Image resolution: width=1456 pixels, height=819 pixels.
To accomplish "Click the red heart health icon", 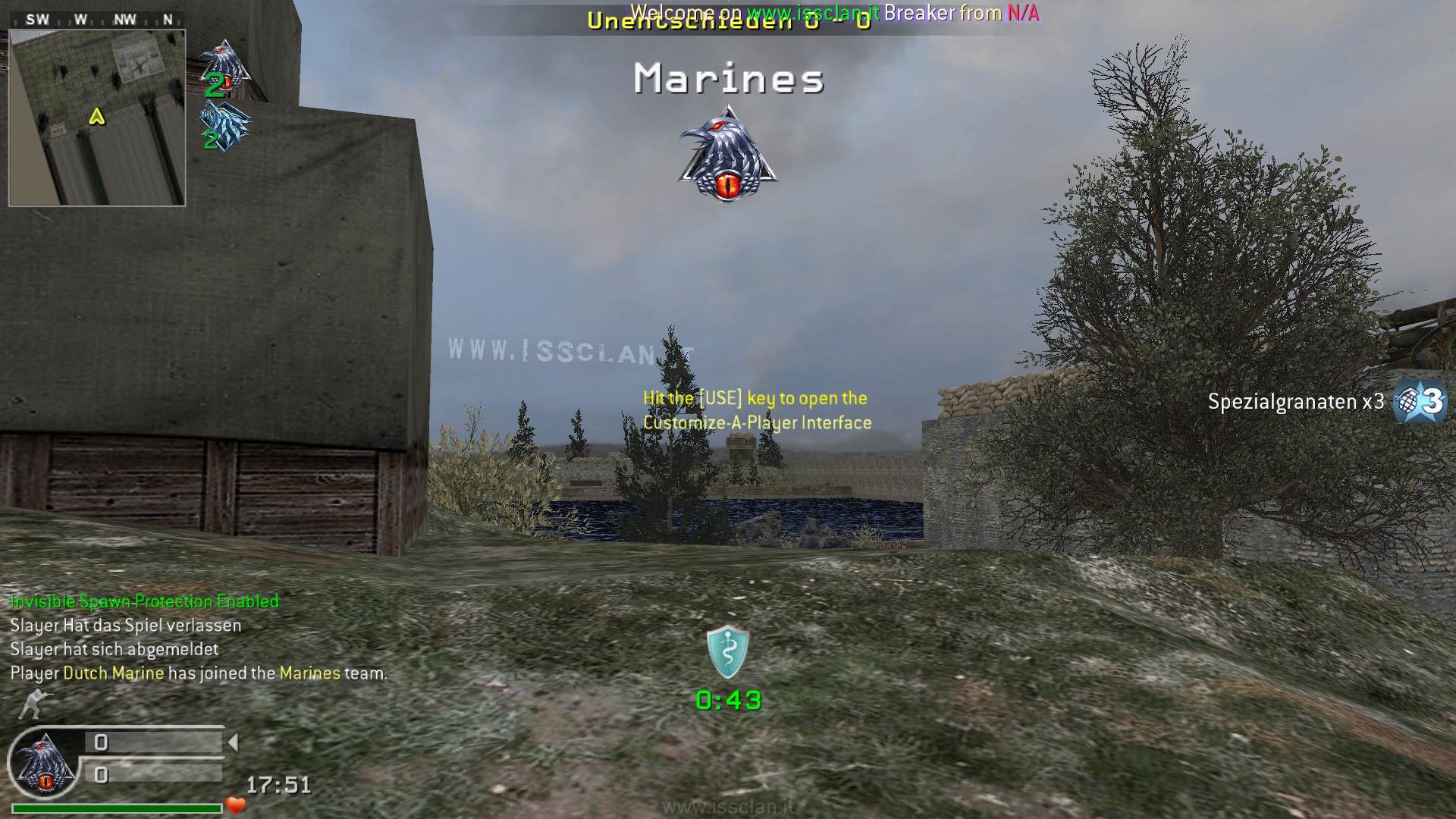I will 236,805.
